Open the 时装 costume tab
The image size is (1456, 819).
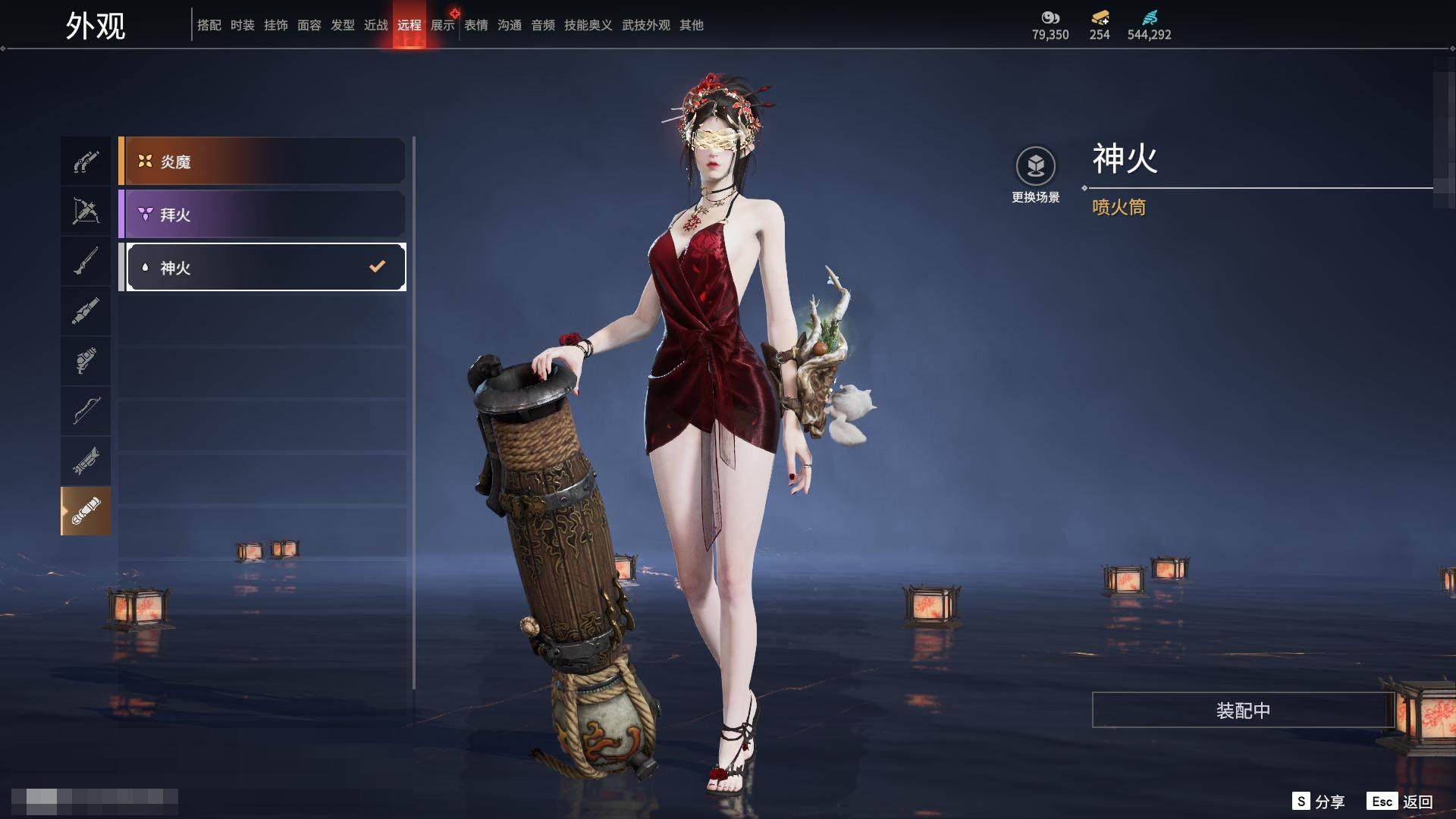coord(243,26)
